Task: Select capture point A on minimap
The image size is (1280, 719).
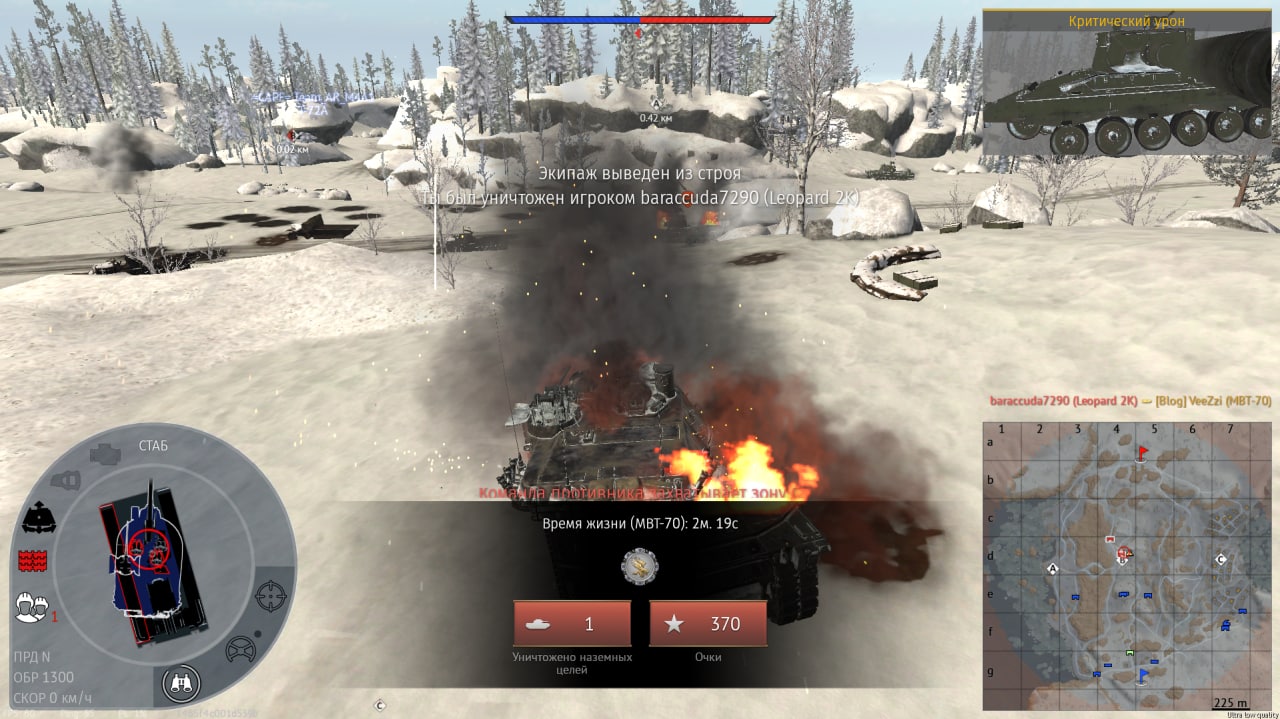Action: pyautogui.click(x=1052, y=568)
